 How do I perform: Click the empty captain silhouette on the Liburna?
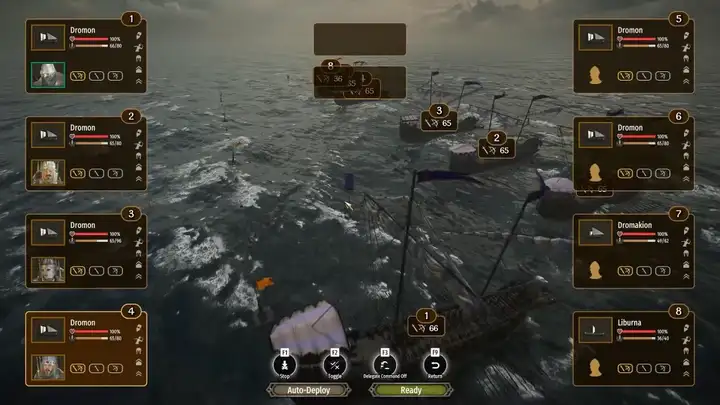[x=596, y=367]
